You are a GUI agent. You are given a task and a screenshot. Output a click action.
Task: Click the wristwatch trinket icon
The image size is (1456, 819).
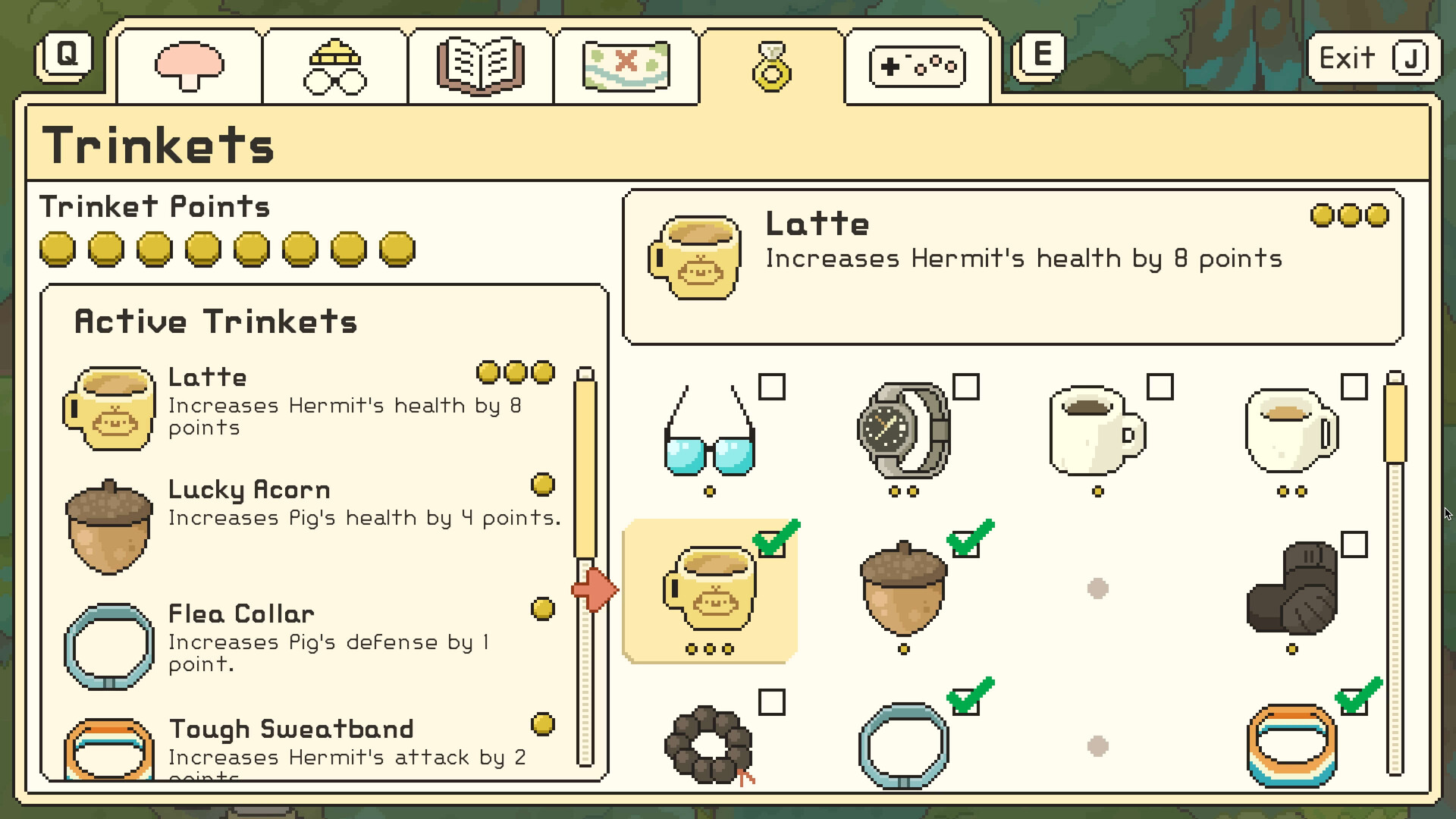[904, 432]
